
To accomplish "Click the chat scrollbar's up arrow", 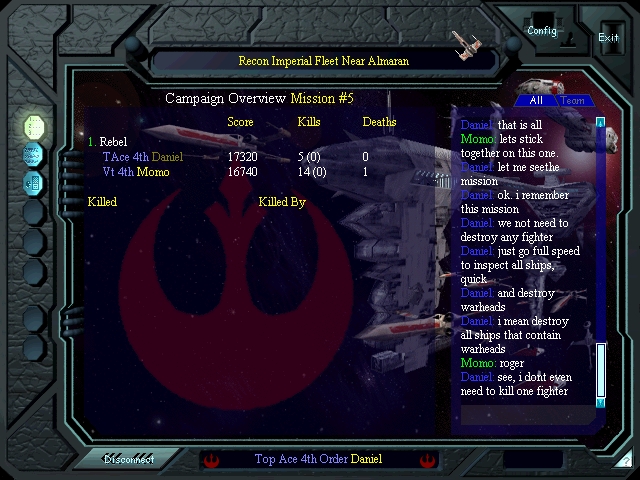I will (601, 122).
